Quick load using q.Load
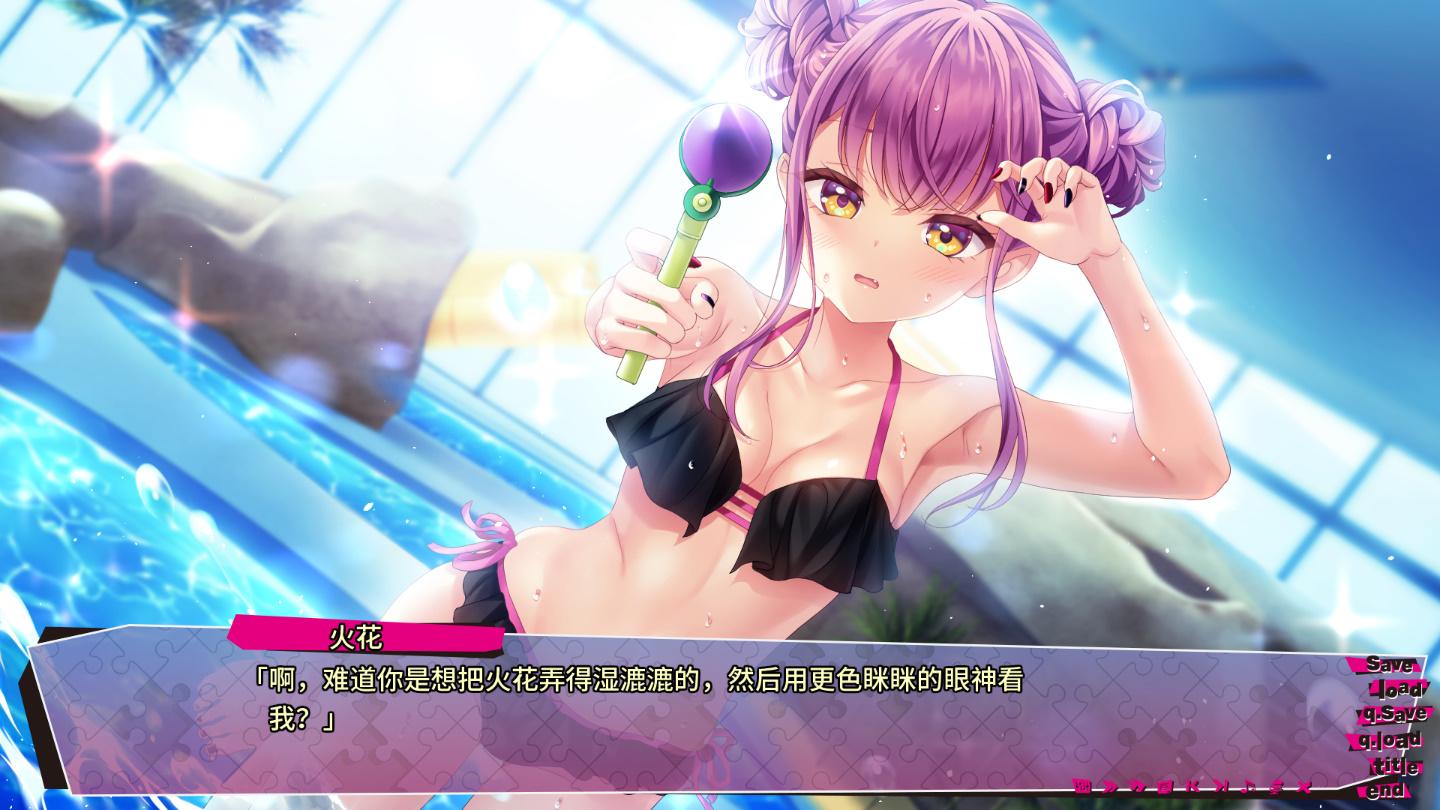This screenshot has height=810, width=1440. click(1390, 741)
